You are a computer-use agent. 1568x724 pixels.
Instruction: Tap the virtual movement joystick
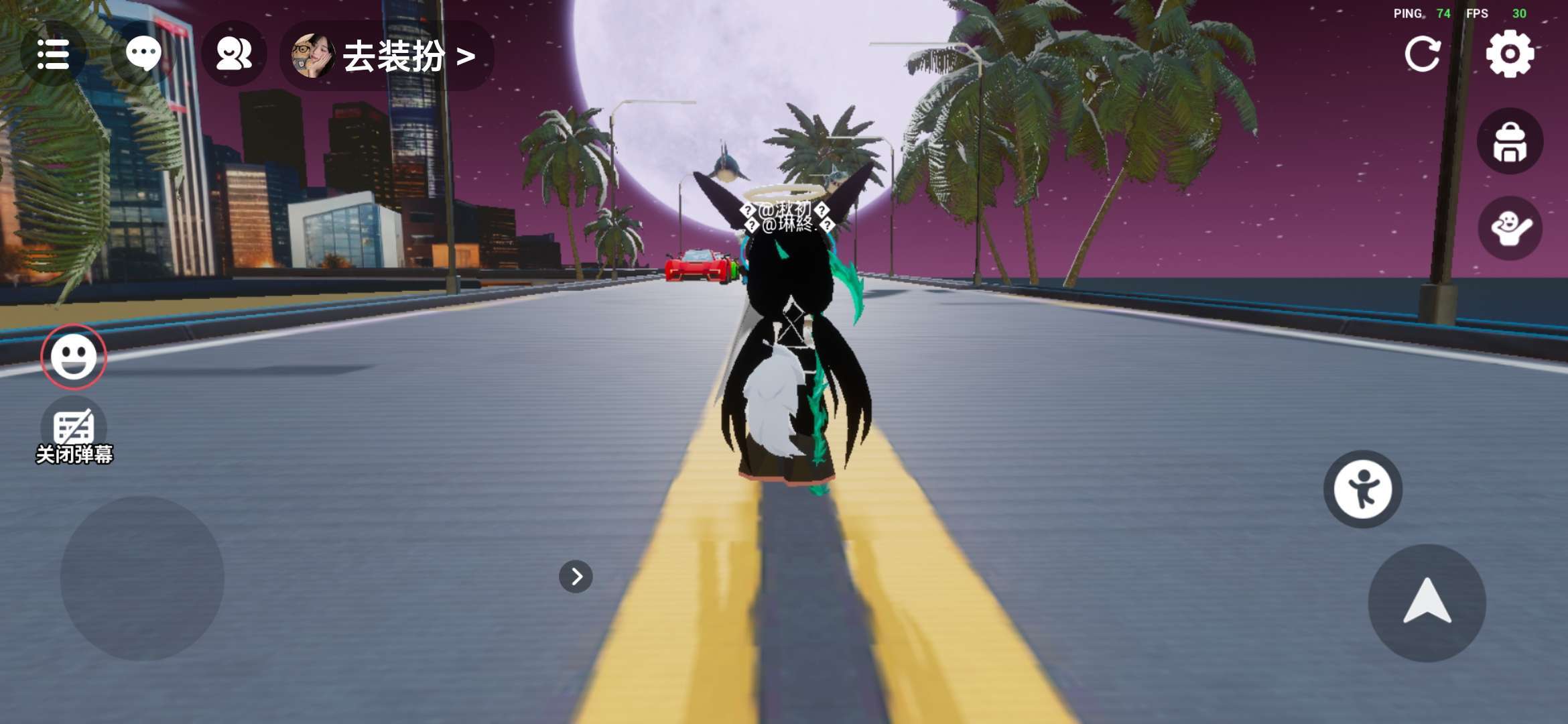coord(142,578)
